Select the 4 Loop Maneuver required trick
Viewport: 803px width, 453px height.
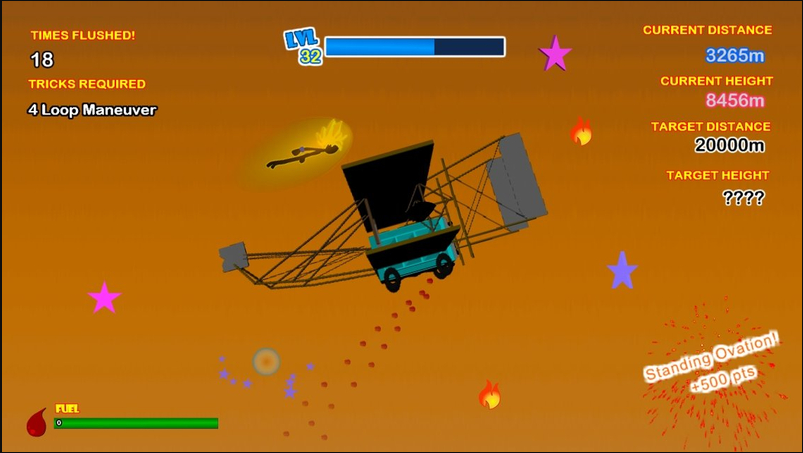pos(92,110)
